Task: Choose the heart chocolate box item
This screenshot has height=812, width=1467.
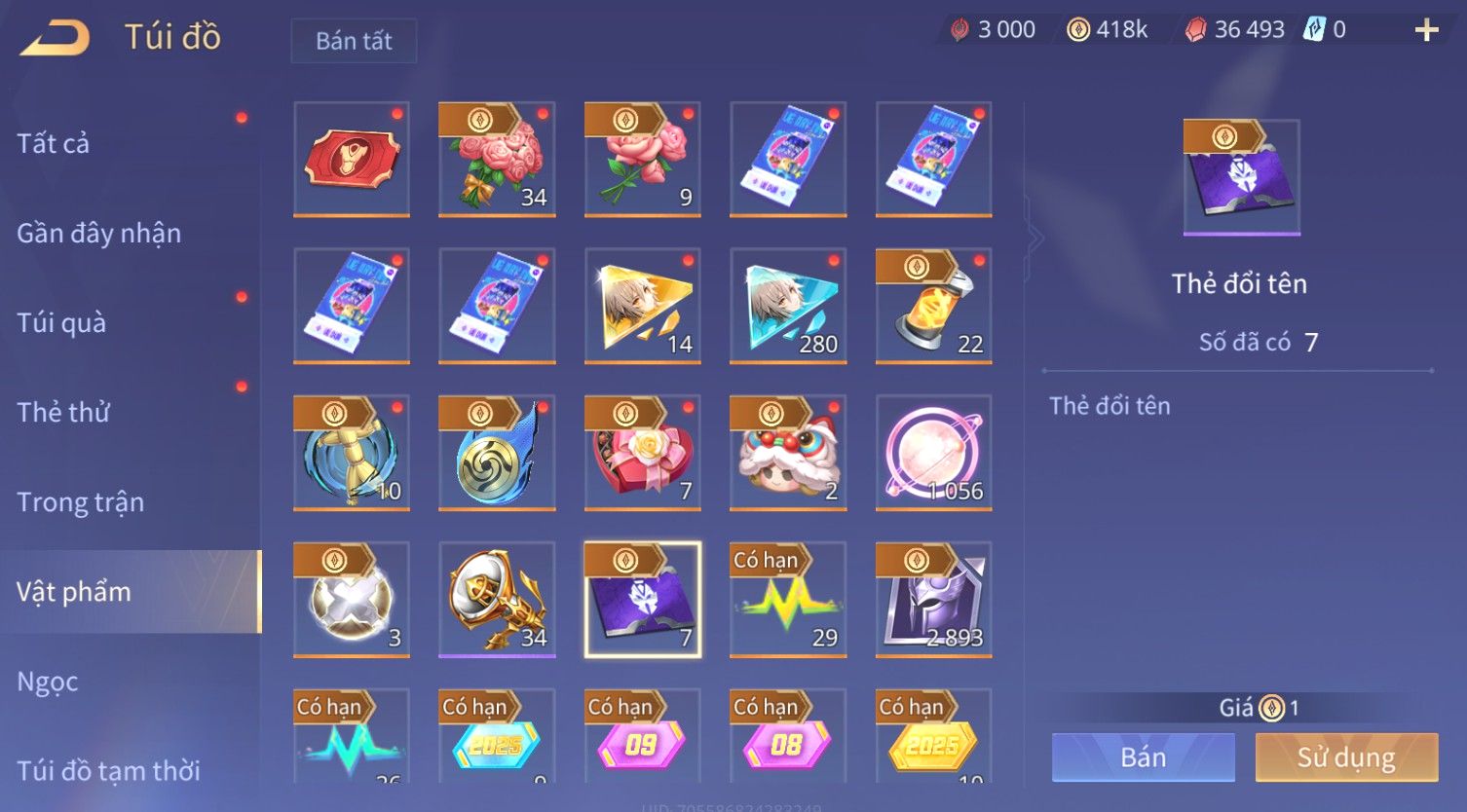Action: (x=642, y=453)
